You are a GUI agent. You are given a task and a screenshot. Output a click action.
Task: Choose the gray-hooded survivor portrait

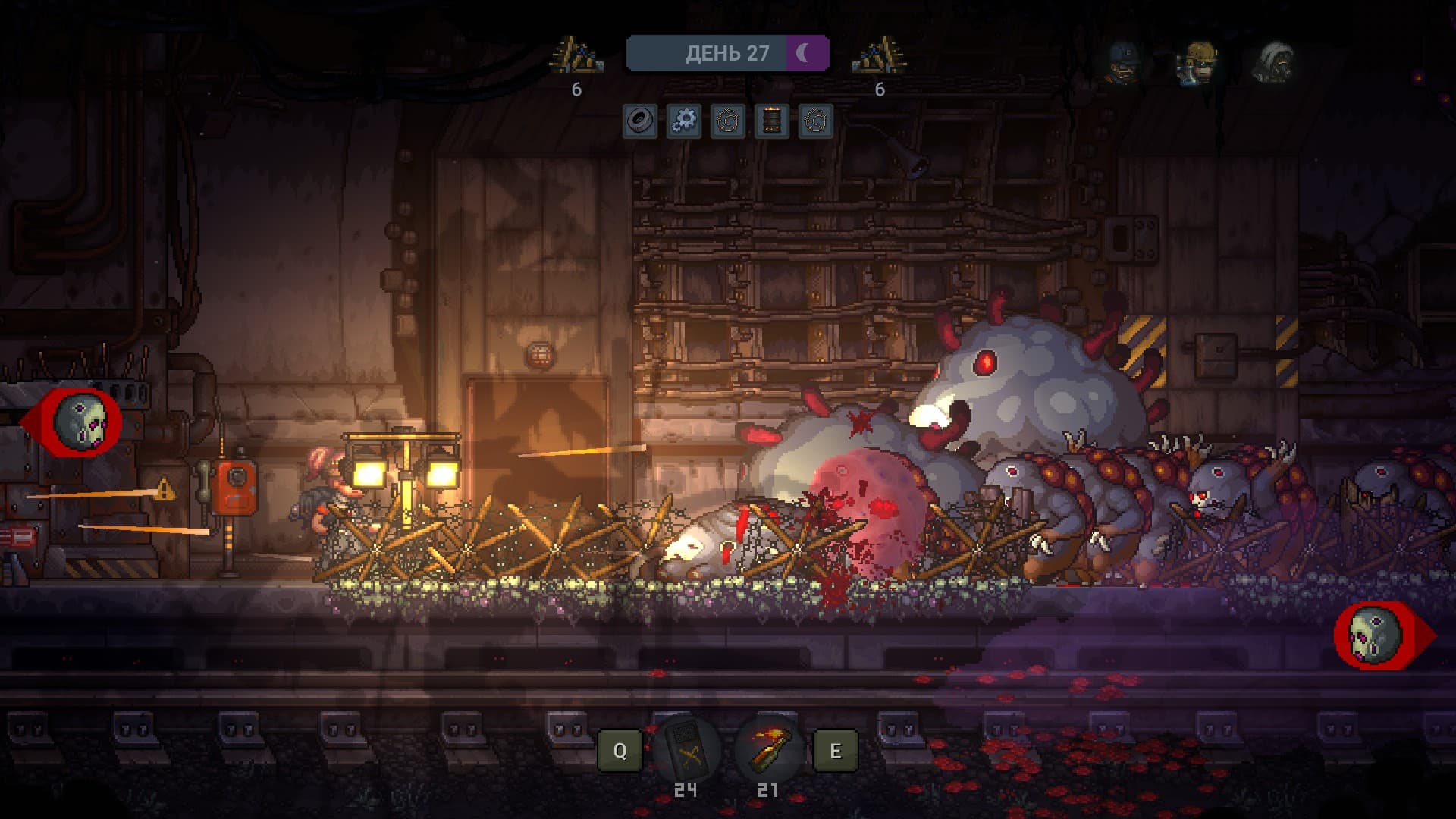click(x=1275, y=61)
